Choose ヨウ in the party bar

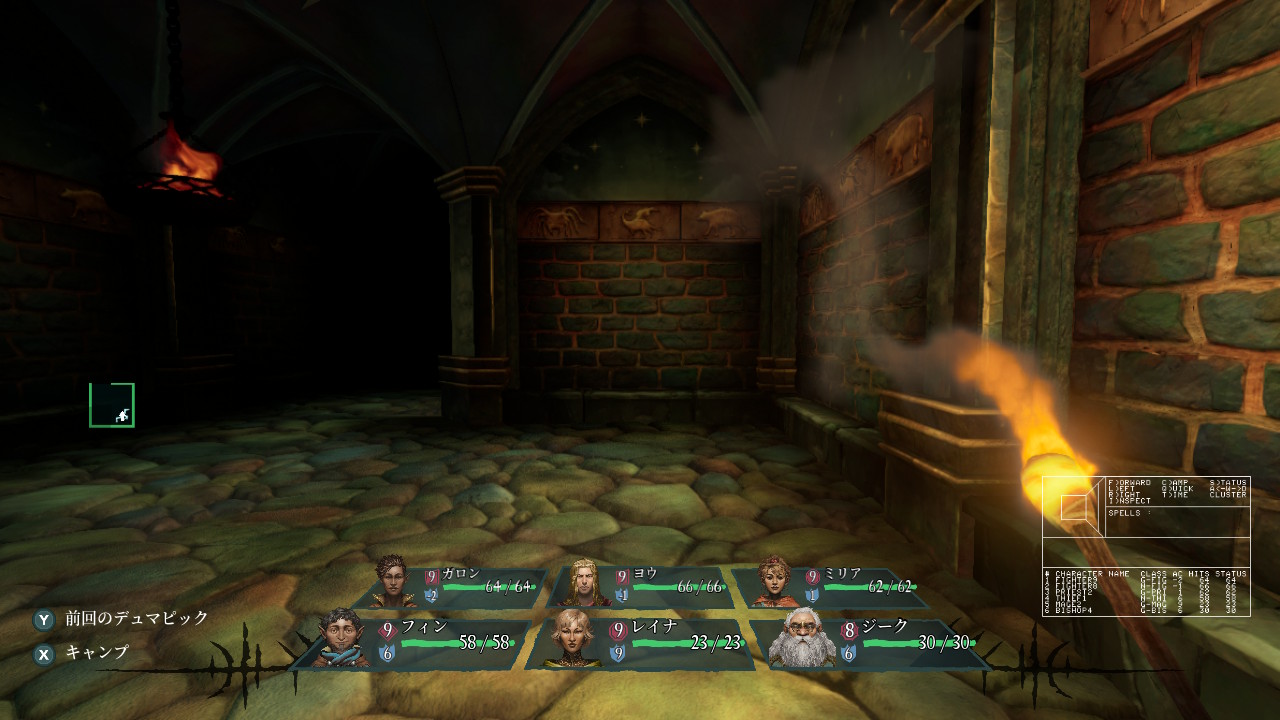coord(640,587)
